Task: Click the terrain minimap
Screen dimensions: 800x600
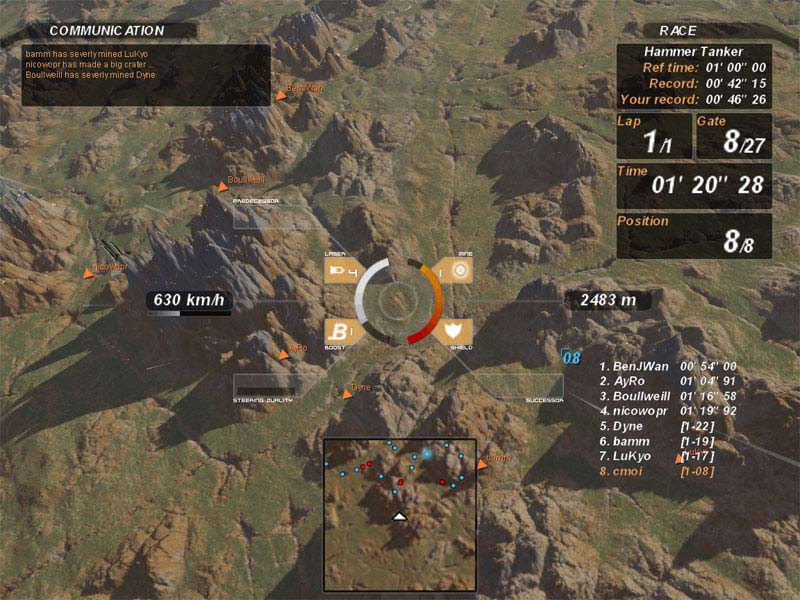Action: click(399, 514)
